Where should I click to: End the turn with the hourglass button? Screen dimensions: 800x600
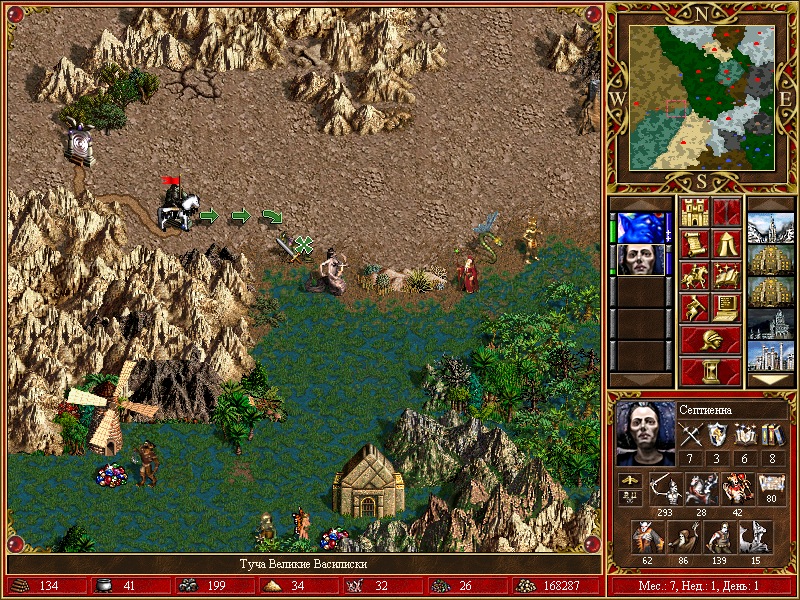[710, 372]
